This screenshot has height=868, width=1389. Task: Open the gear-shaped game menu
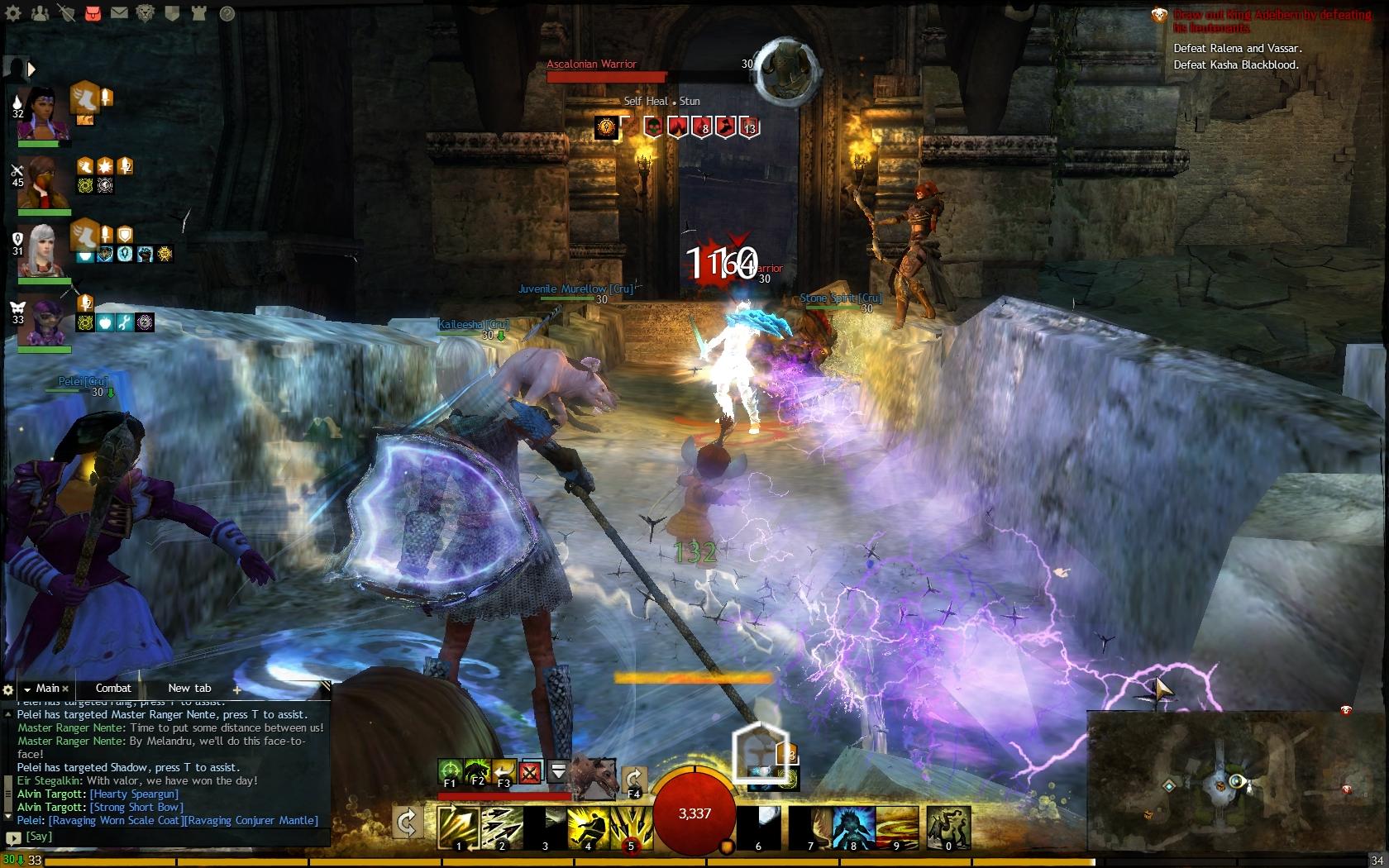(13, 13)
